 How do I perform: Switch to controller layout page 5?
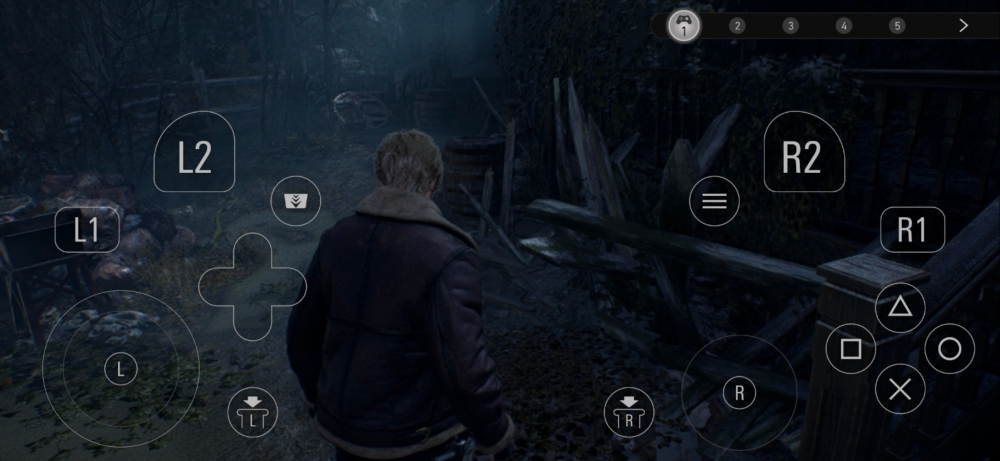(x=897, y=26)
